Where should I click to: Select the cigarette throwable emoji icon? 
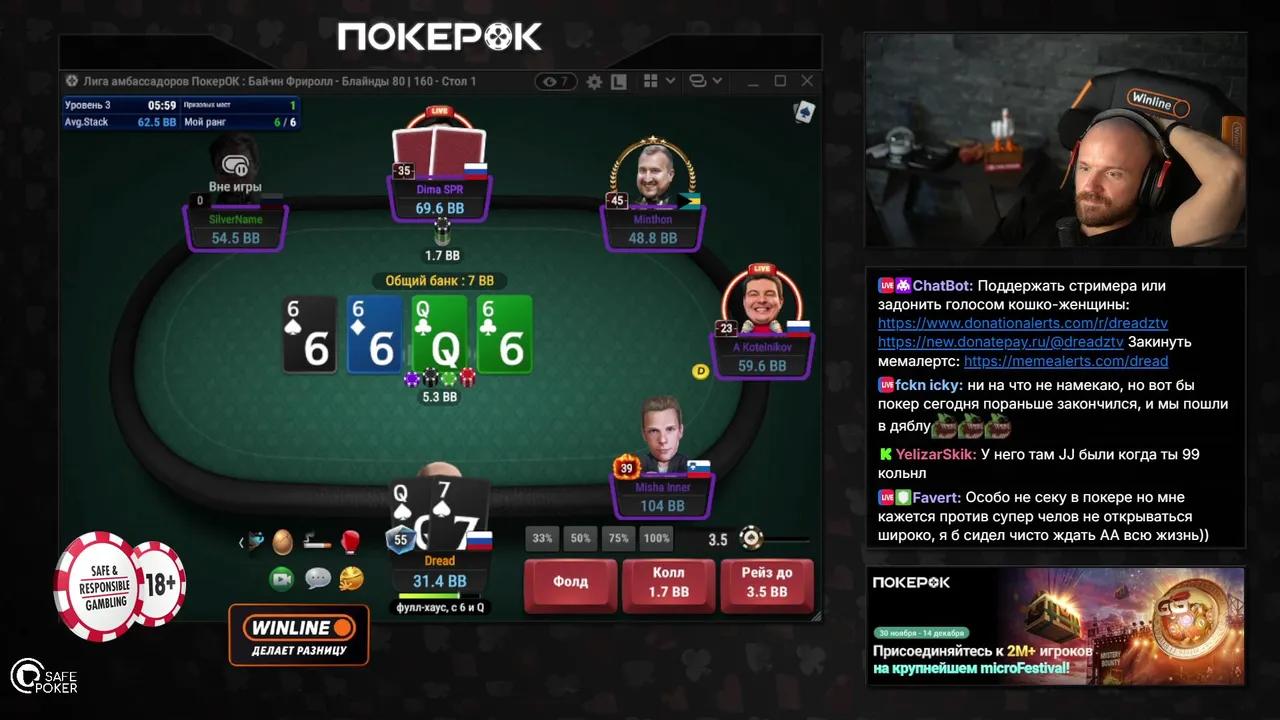(317, 543)
